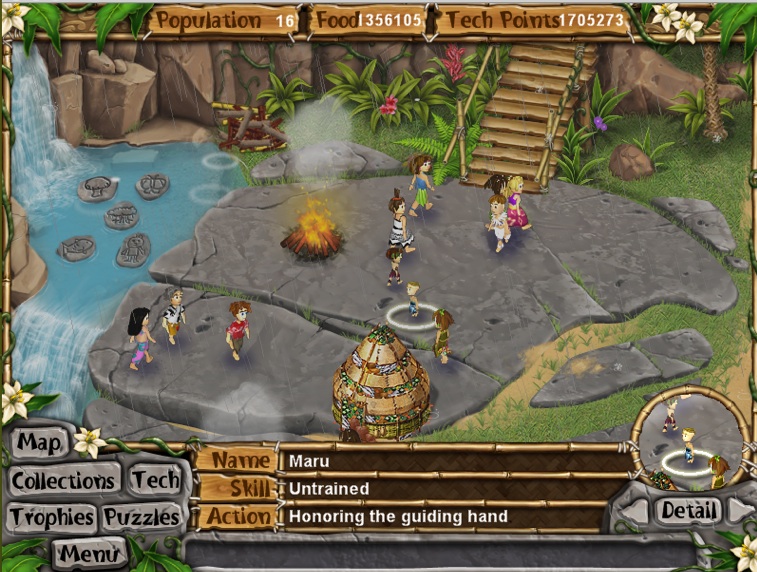This screenshot has height=572, width=757.
Task: View the Trophies list
Action: [52, 517]
